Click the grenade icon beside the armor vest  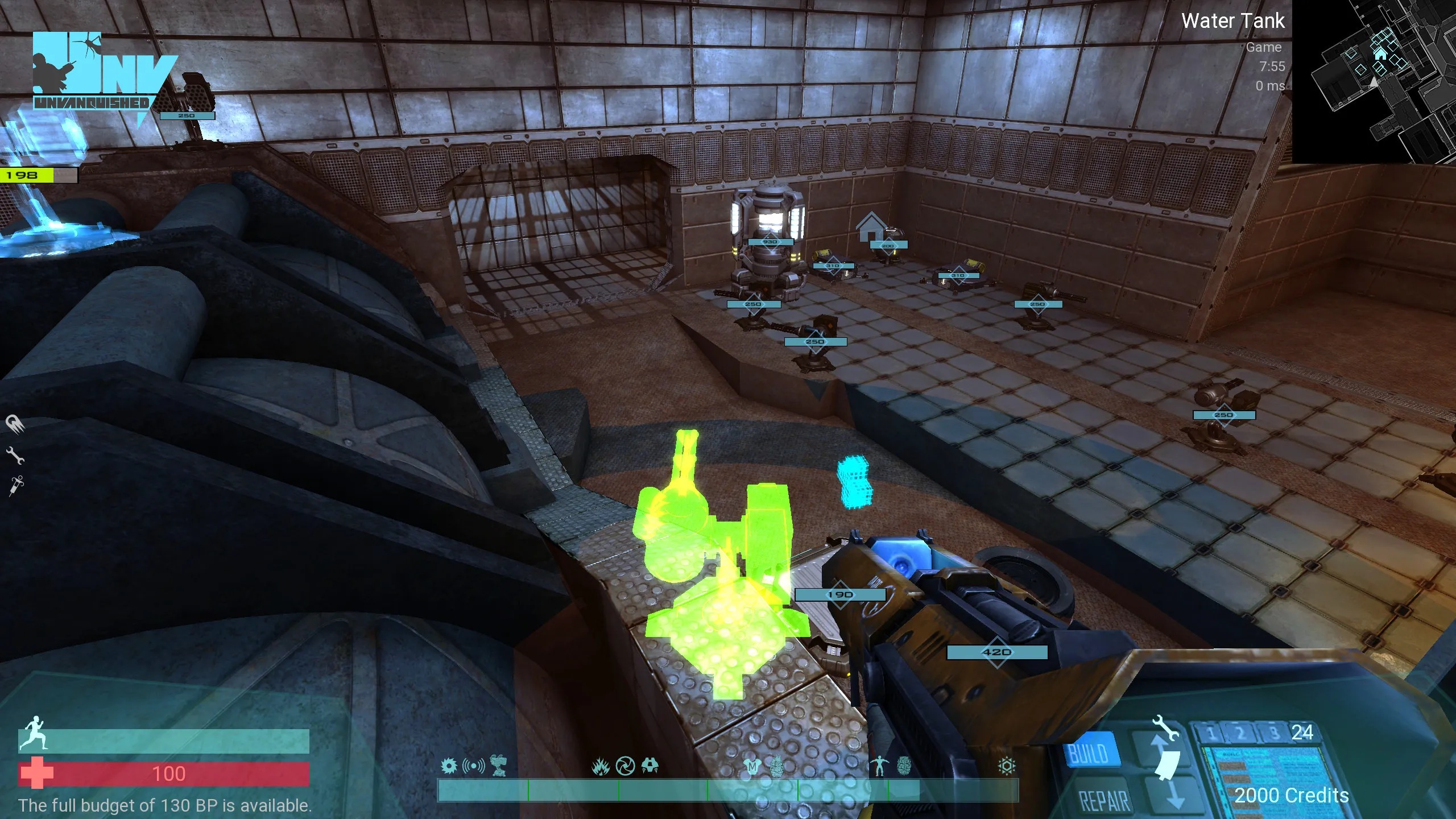(777, 766)
